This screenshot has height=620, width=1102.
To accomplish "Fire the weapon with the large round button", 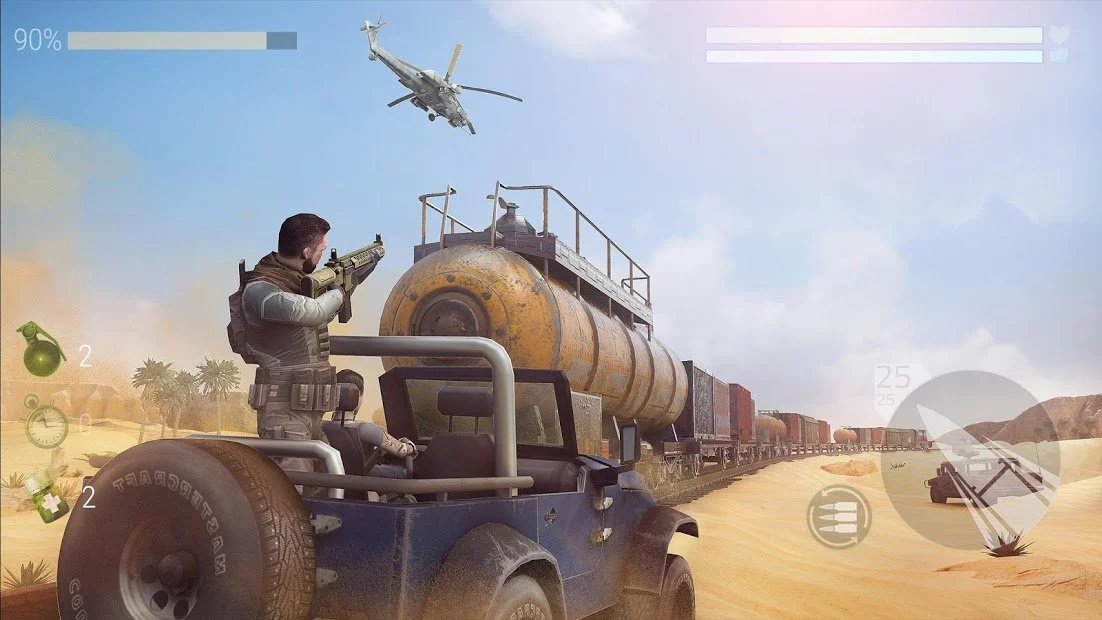I will (x=970, y=460).
